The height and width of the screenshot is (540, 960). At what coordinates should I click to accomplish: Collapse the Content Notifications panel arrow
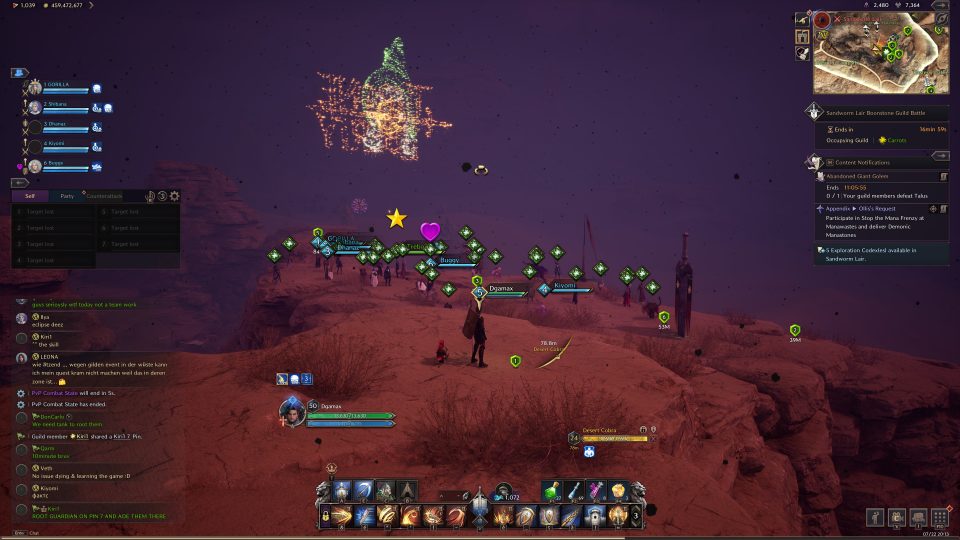point(939,156)
